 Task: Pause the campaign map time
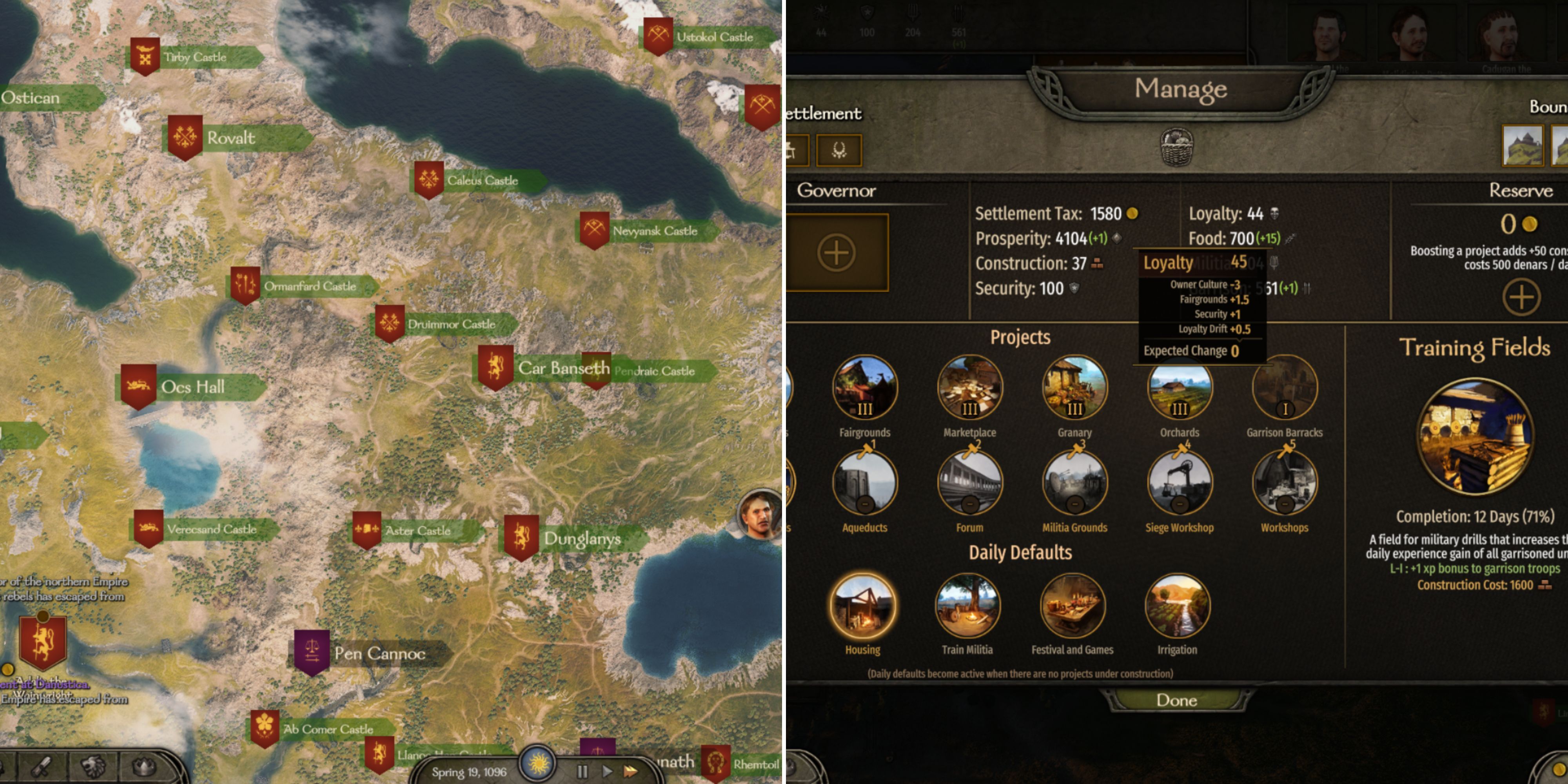(582, 771)
